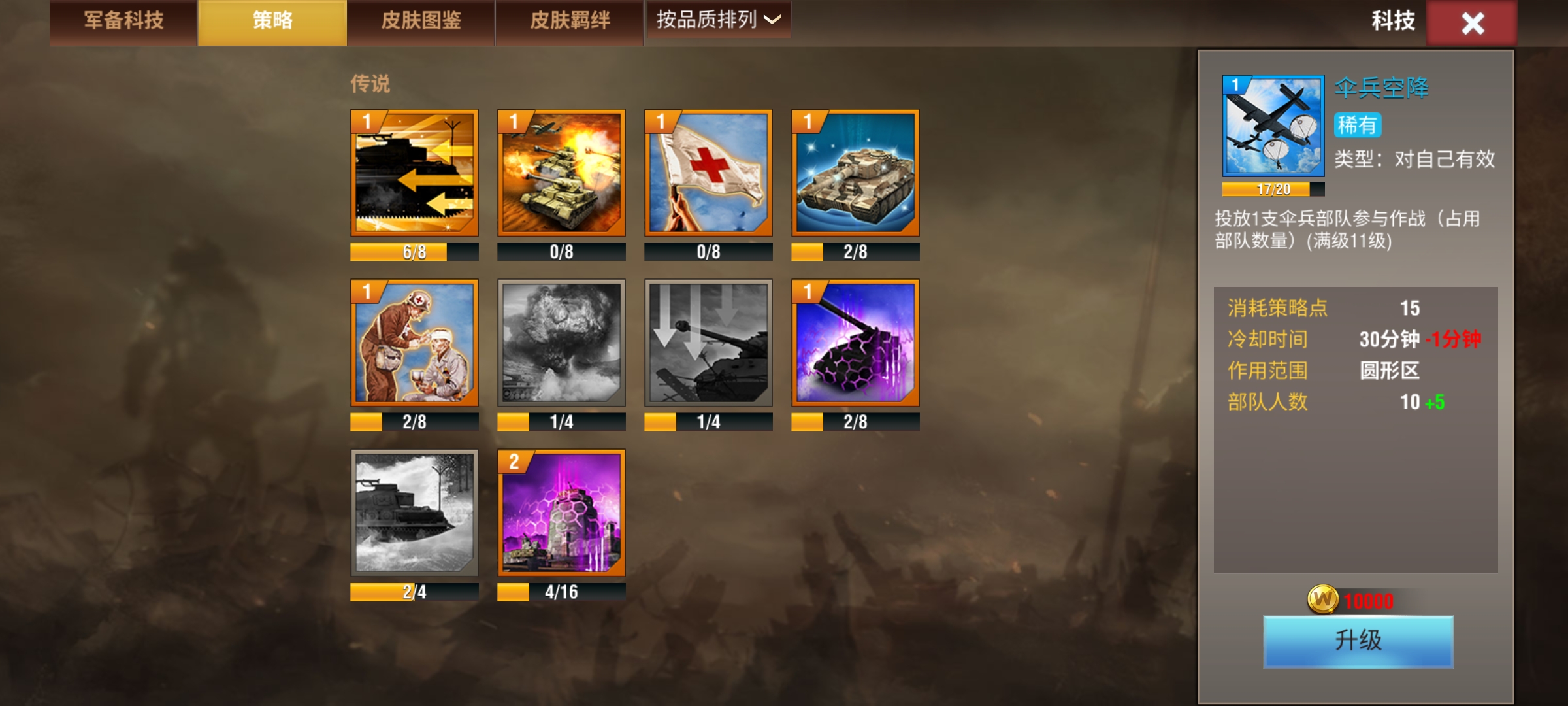Select the tank retreat arrows strategy card
1568x706 pixels.
[x=414, y=173]
